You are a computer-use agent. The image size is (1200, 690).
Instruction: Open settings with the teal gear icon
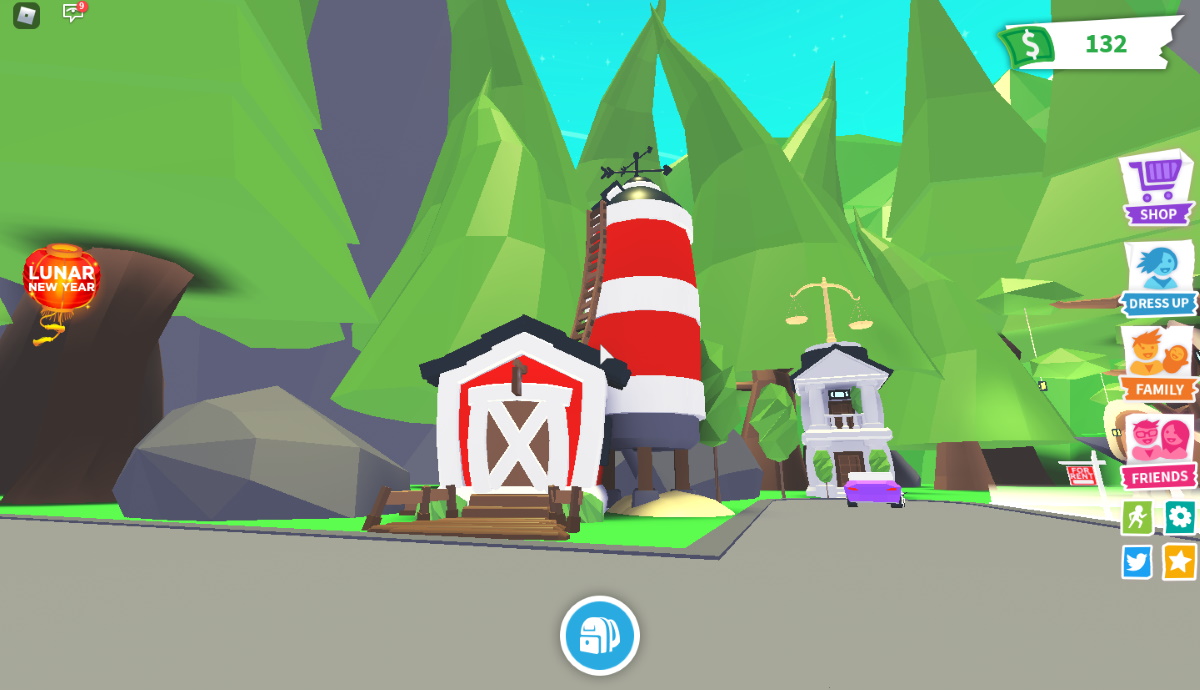tap(1180, 517)
